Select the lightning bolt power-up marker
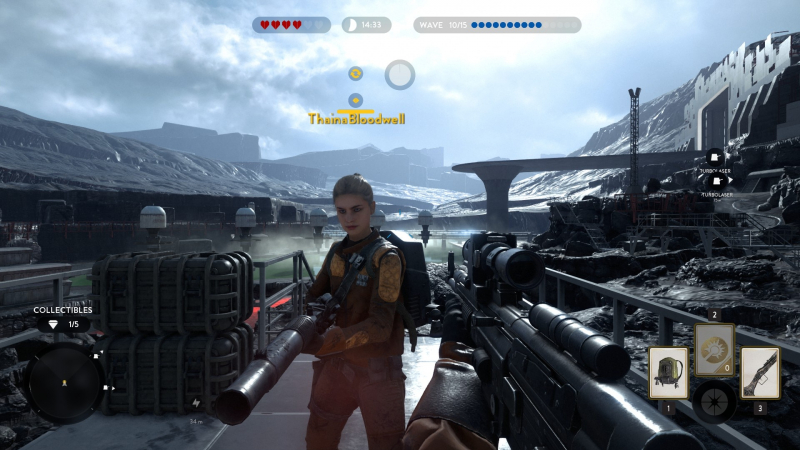The height and width of the screenshot is (450, 800). (195, 403)
